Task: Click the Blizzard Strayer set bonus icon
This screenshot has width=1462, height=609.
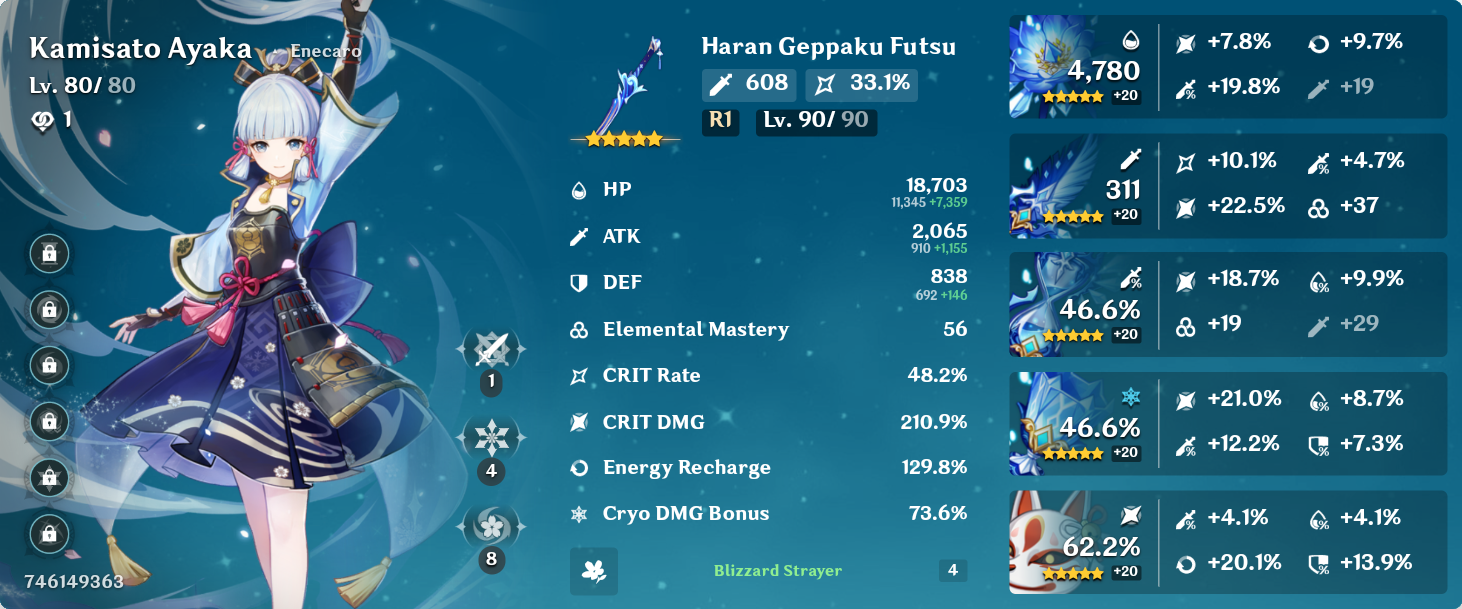Action: (594, 571)
